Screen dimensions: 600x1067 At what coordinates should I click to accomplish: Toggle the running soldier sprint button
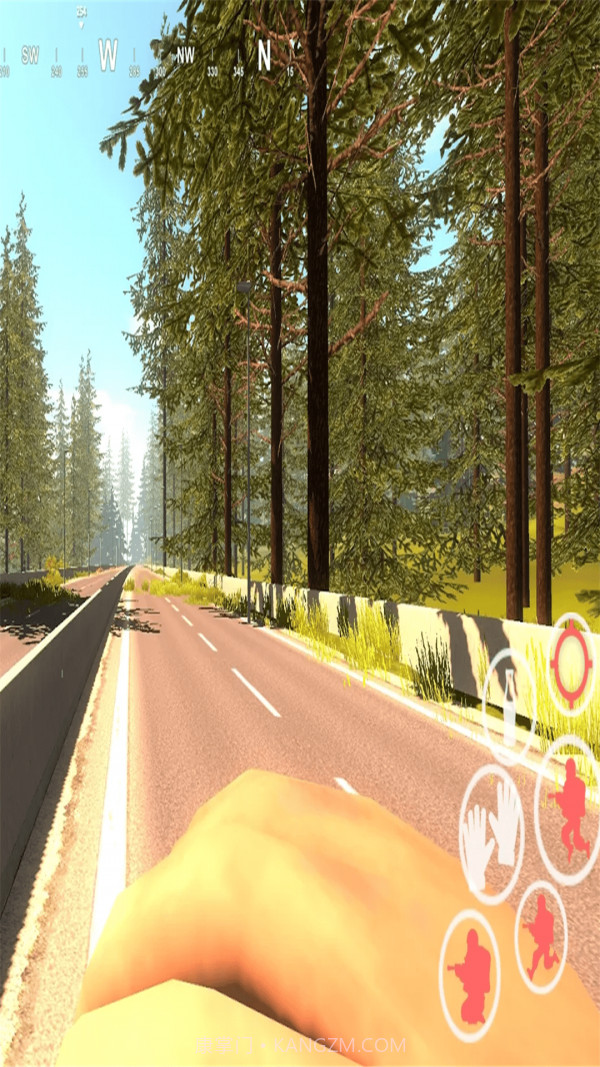click(541, 935)
